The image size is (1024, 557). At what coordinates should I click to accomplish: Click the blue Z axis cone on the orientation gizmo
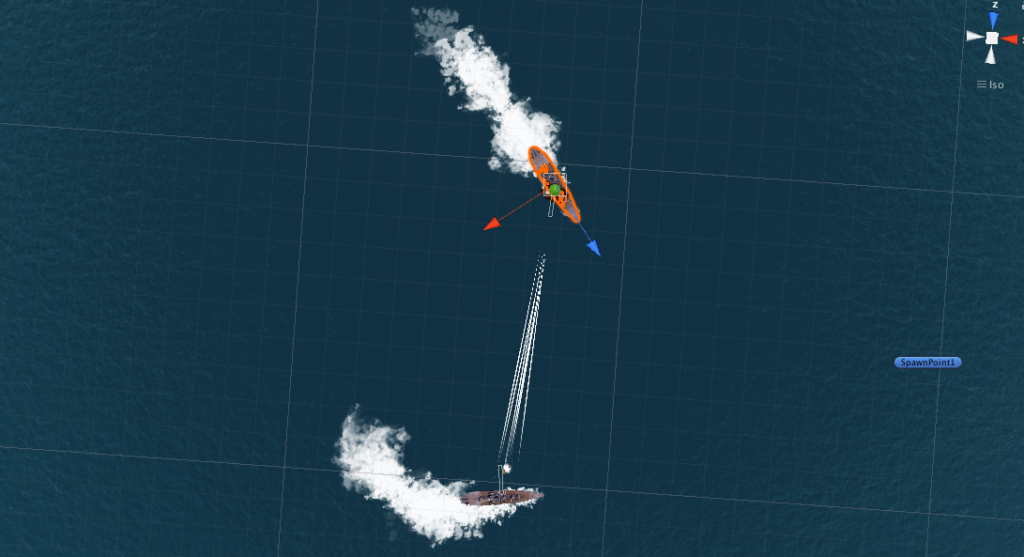[x=993, y=19]
